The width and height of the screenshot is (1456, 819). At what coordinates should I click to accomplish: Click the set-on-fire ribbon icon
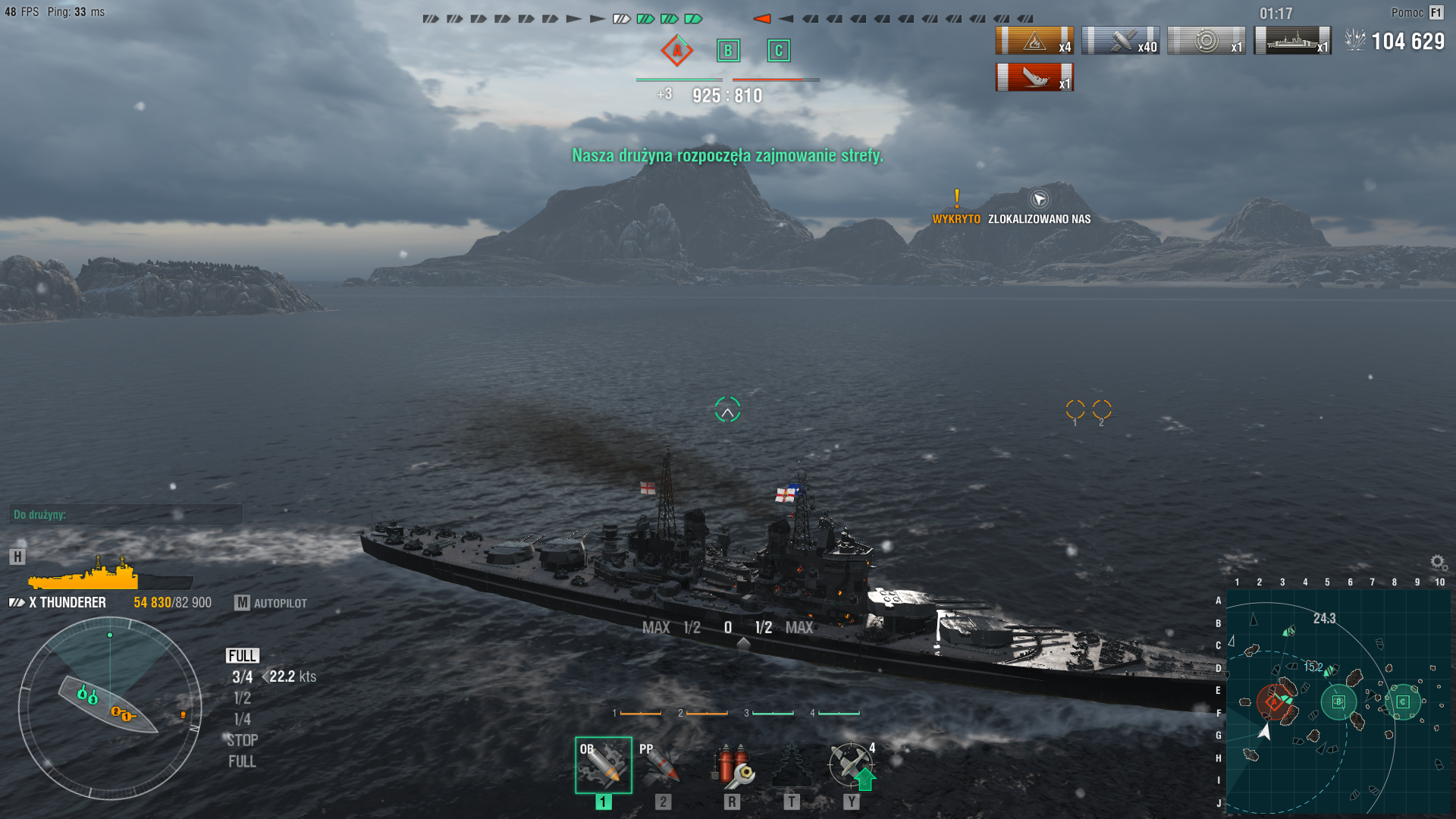[1034, 40]
